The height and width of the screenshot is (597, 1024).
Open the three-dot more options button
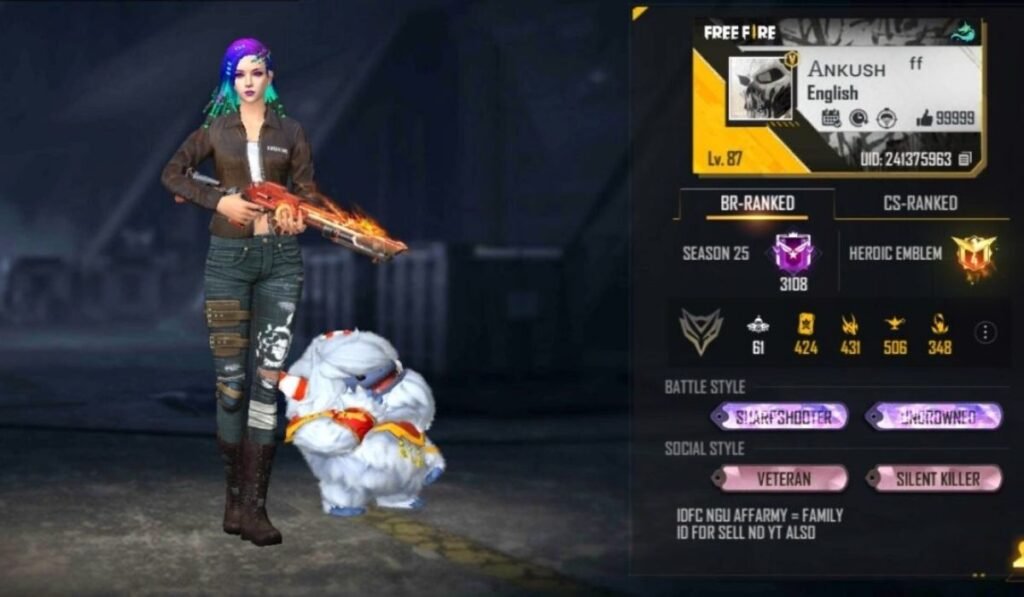click(x=985, y=333)
